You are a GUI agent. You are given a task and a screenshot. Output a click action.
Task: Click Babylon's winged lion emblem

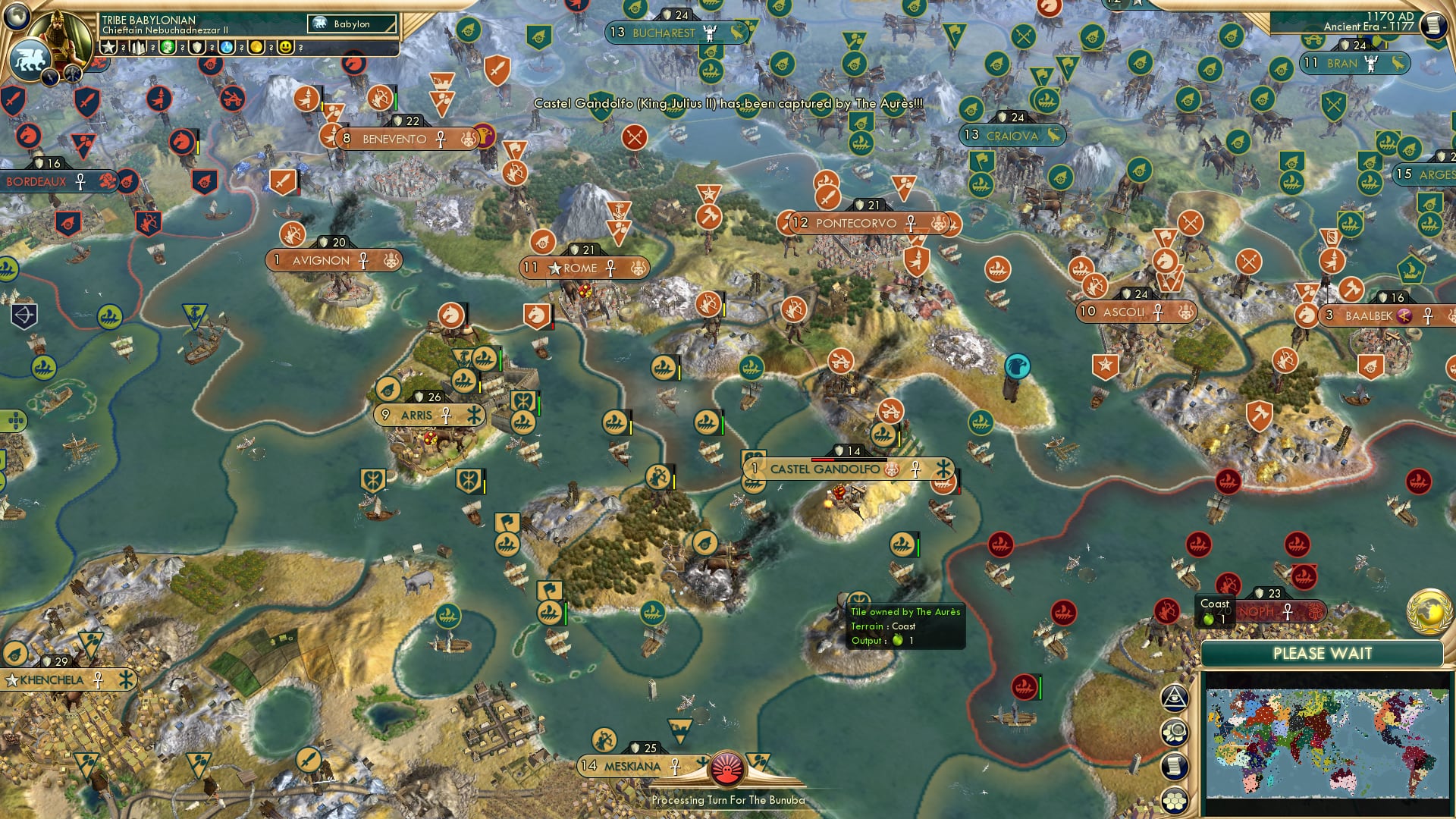pos(30,59)
